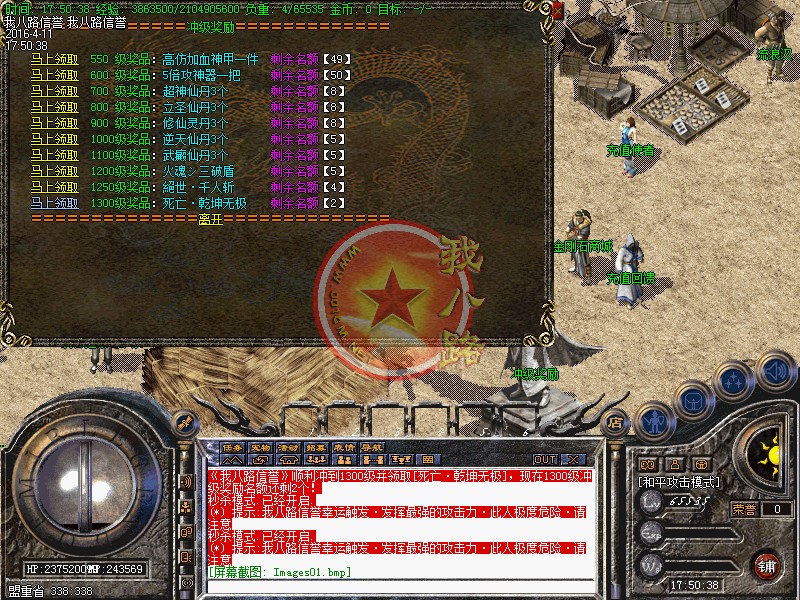Claim the level 1000 逆天仙丹 reward
The image size is (800, 600).
coord(54,139)
